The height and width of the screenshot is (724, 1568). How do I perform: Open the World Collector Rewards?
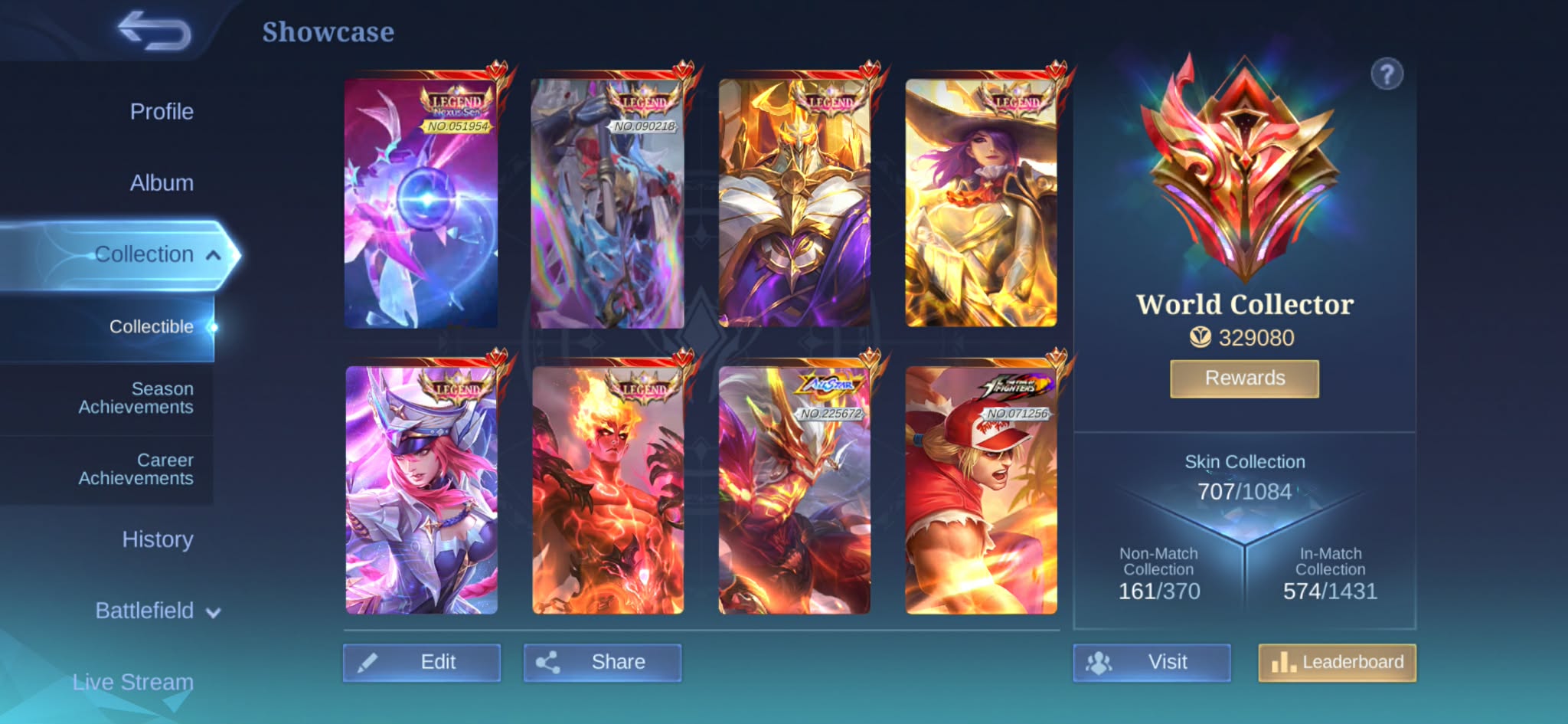point(1244,378)
